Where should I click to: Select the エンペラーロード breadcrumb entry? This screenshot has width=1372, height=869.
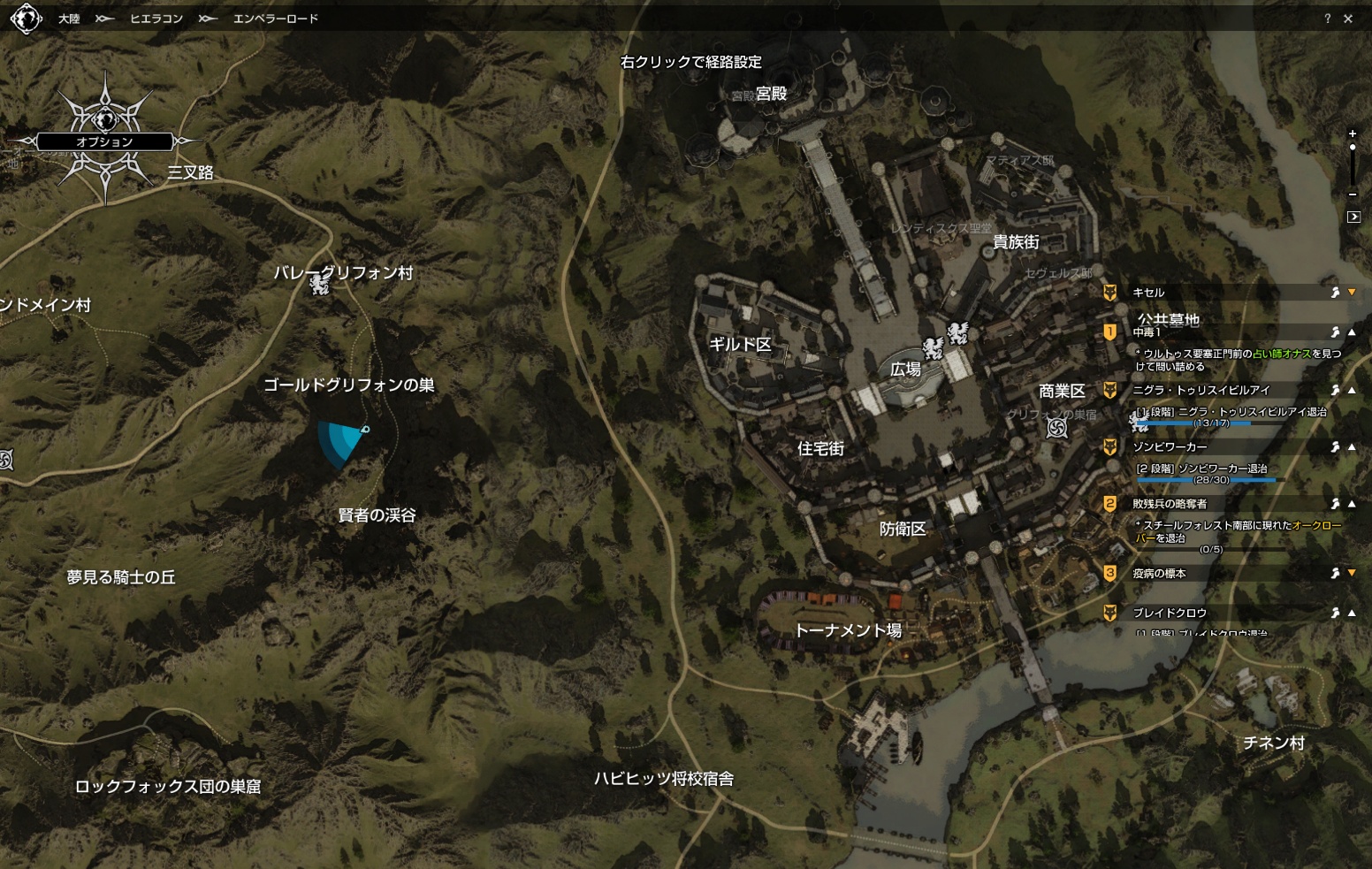click(275, 19)
